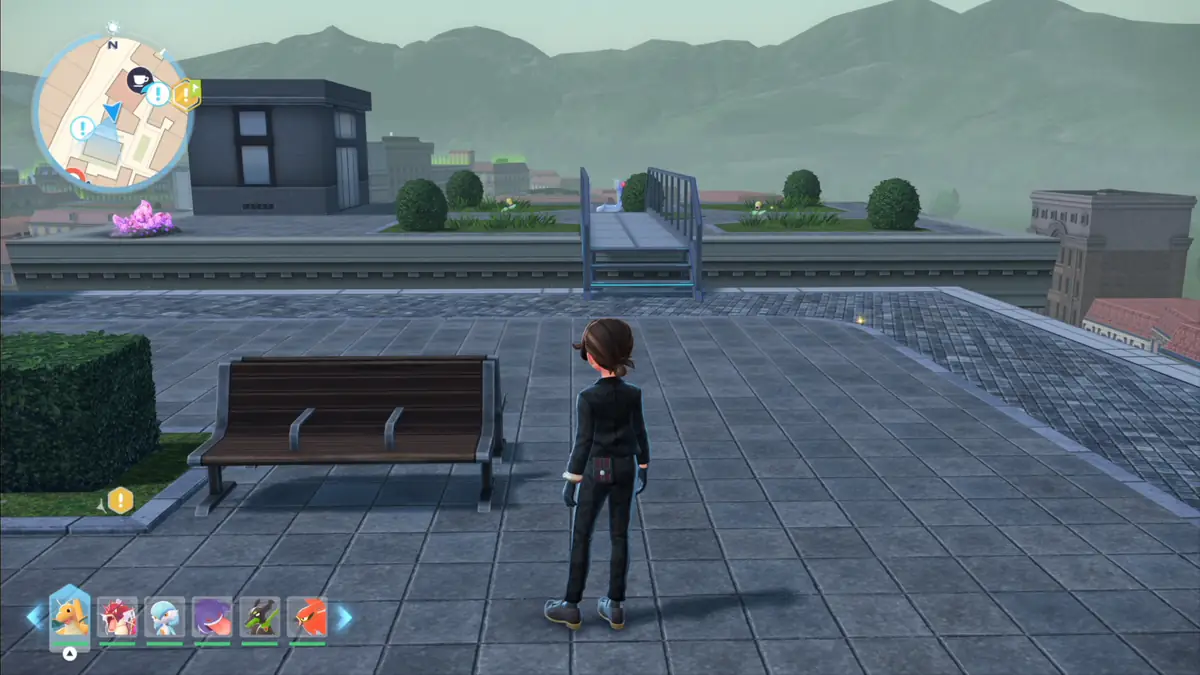Click the party bar's right cycle arrow
1200x675 pixels.
point(343,617)
